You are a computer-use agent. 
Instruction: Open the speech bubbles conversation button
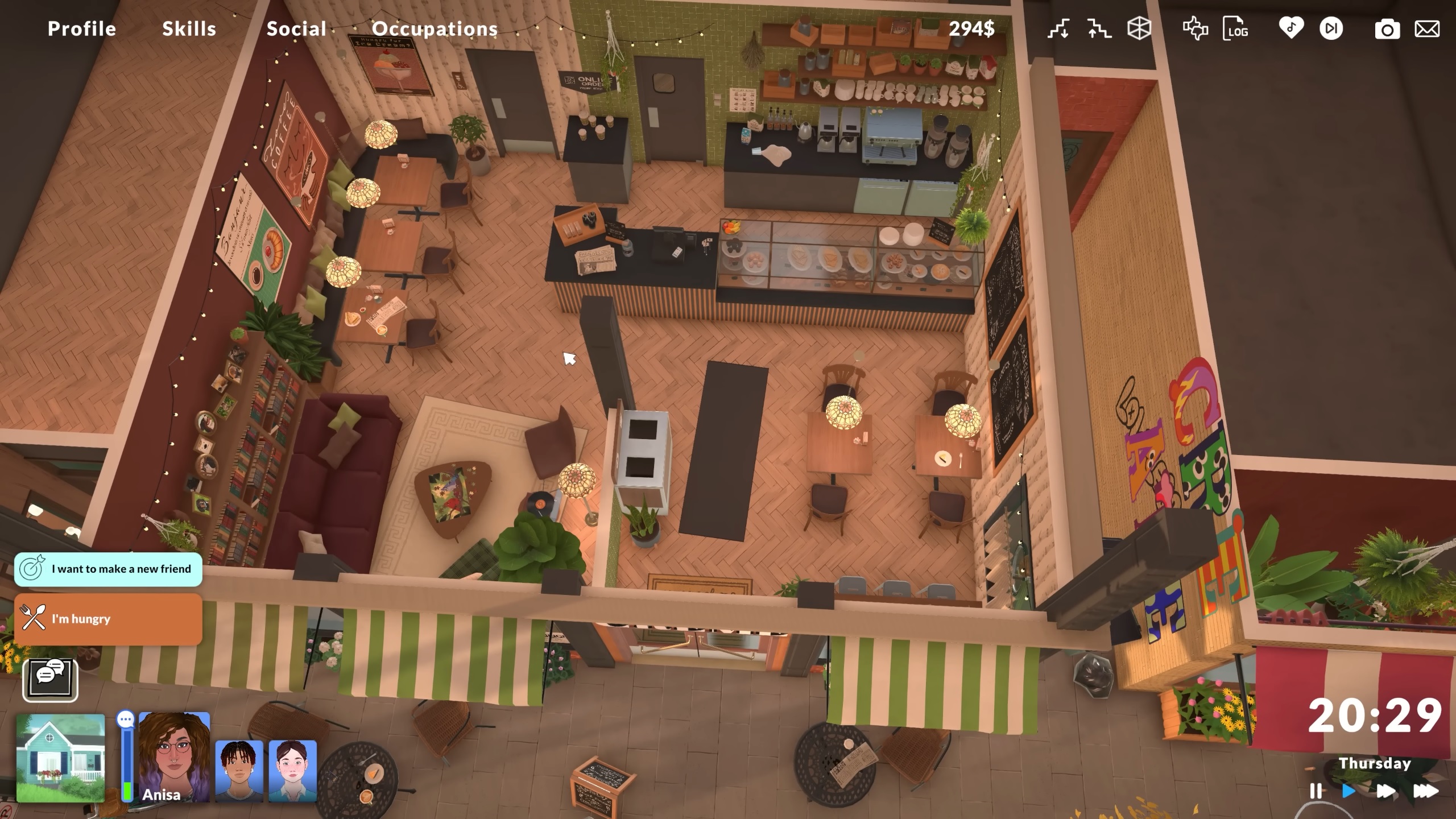tap(50, 679)
